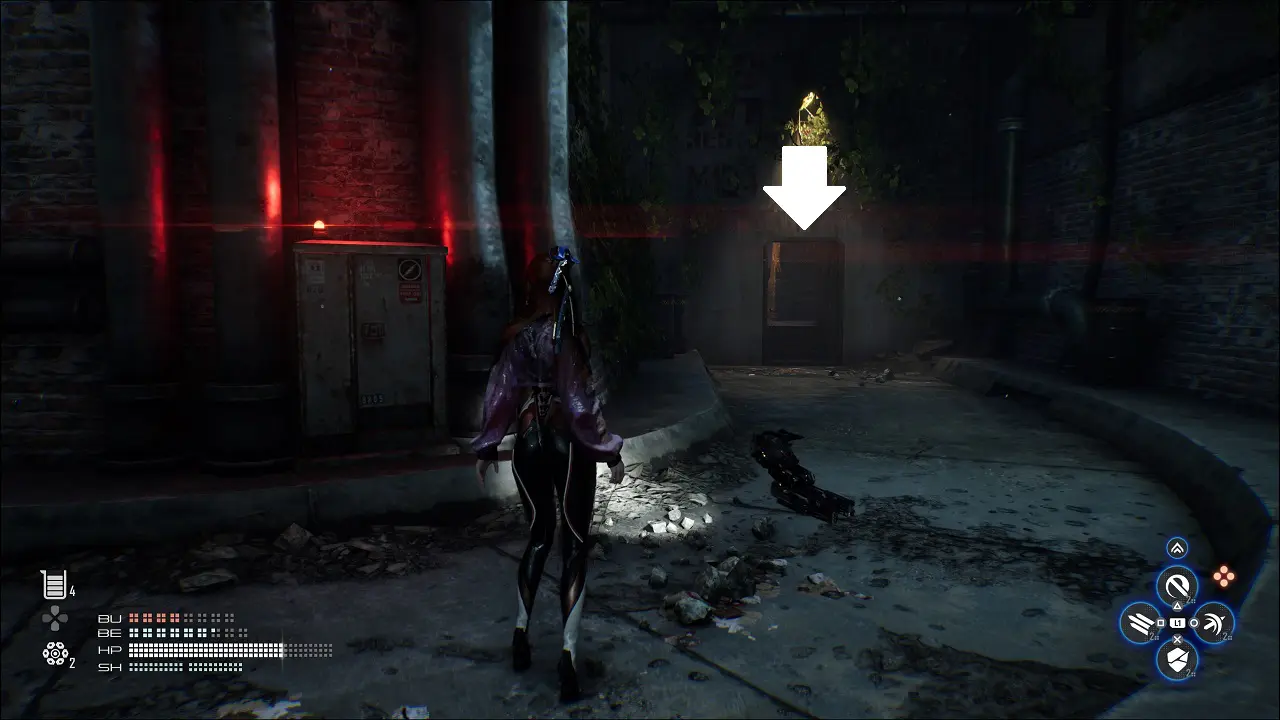This screenshot has height=720, width=1280.
Task: Use the circular slash skill on top
Action: click(1177, 586)
